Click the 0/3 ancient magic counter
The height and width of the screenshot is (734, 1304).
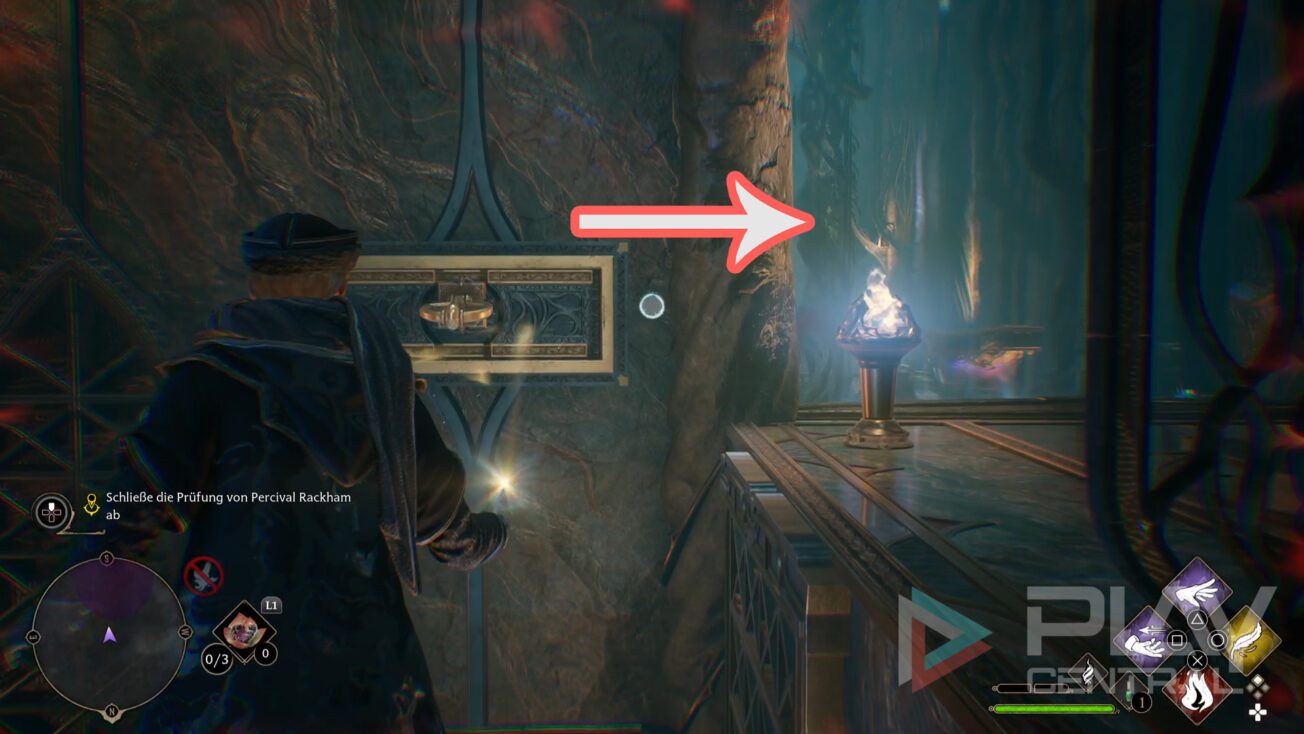click(215, 660)
